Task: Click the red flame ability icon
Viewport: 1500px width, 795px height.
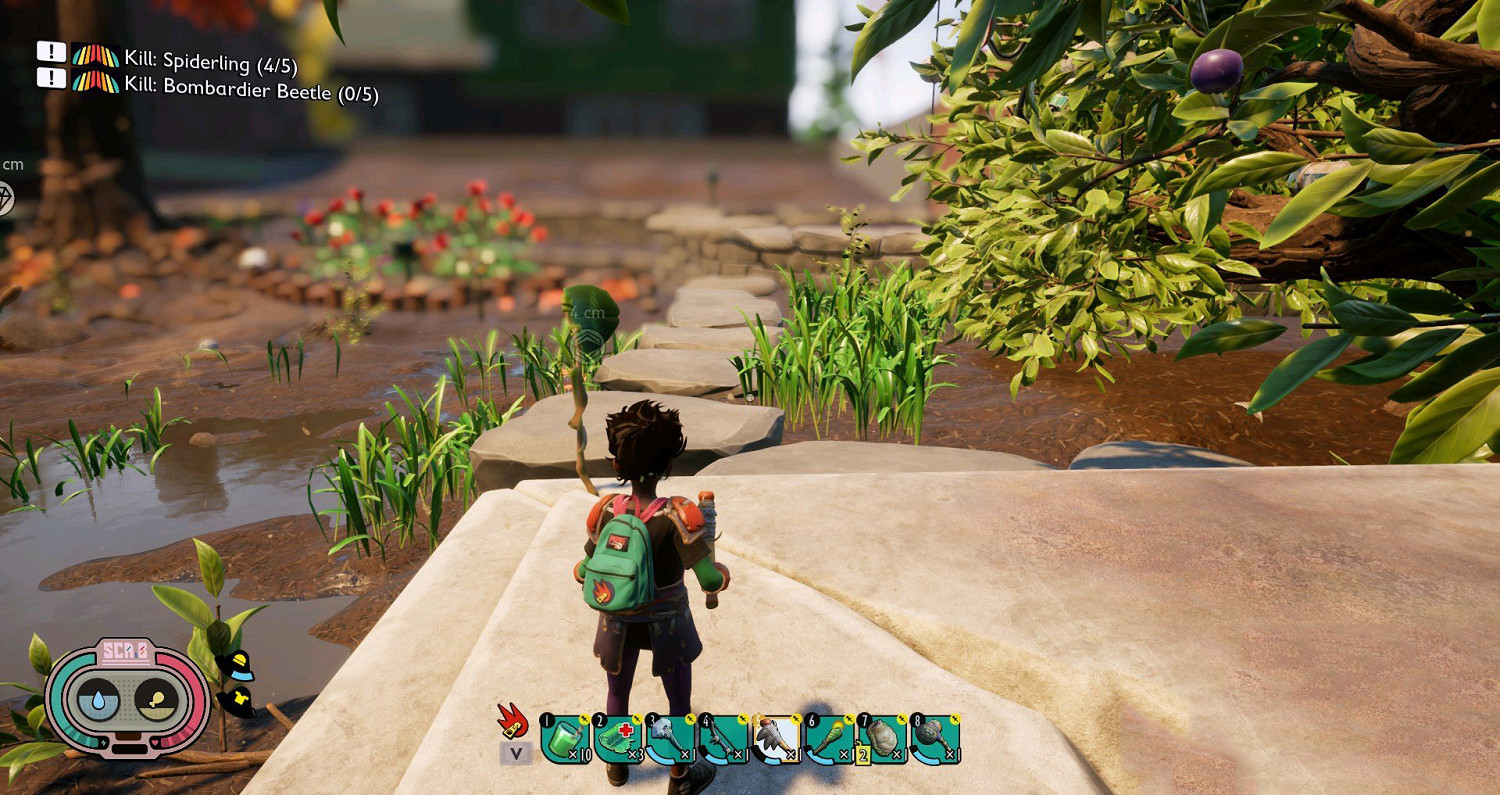Action: click(x=513, y=720)
